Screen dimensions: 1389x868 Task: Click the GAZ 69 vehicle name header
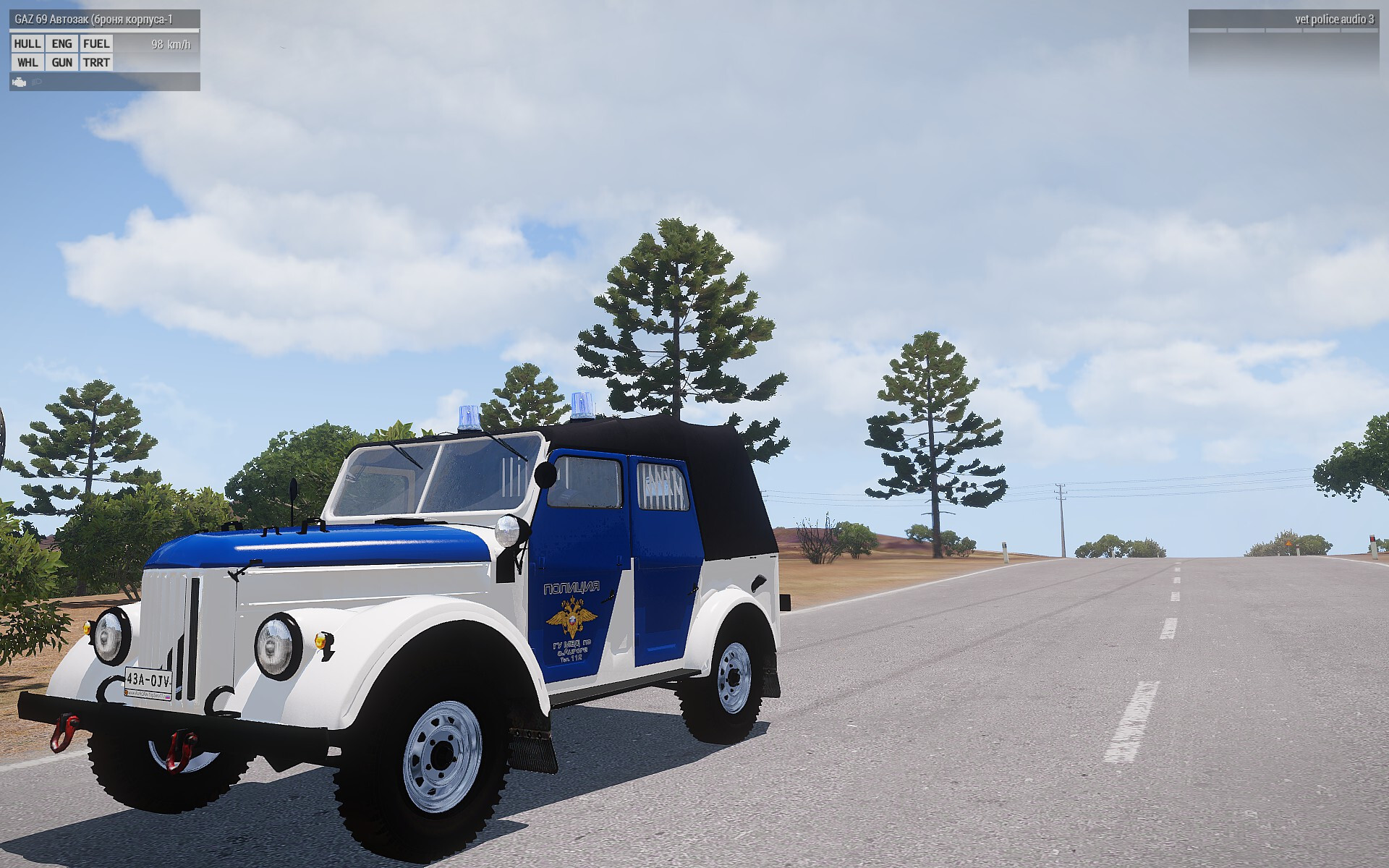coord(94,20)
